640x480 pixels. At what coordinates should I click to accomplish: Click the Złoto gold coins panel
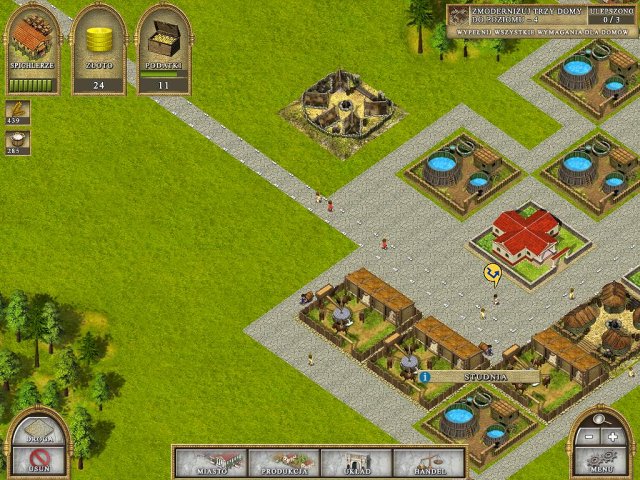(98, 48)
